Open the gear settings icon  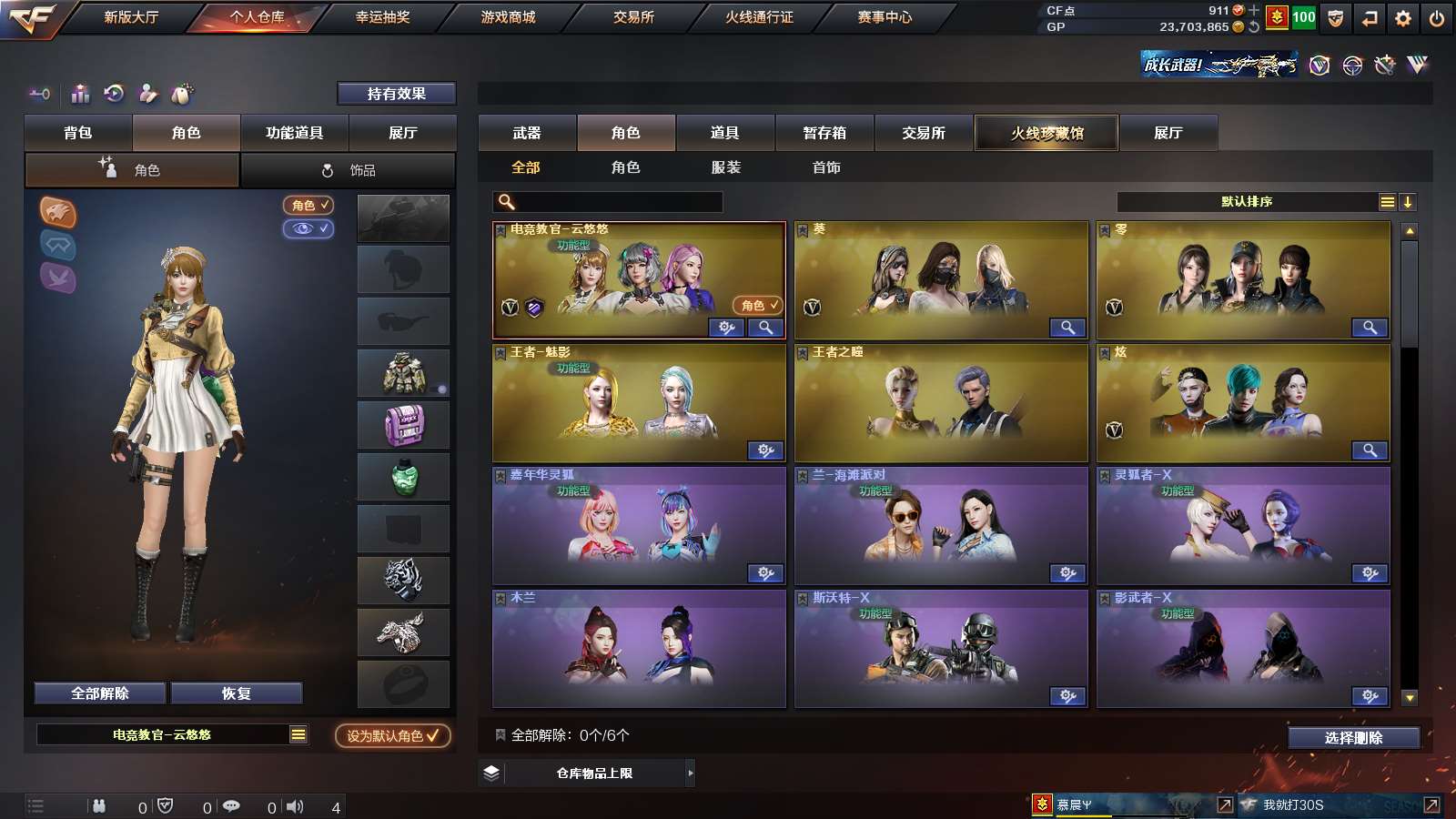coord(1402,18)
